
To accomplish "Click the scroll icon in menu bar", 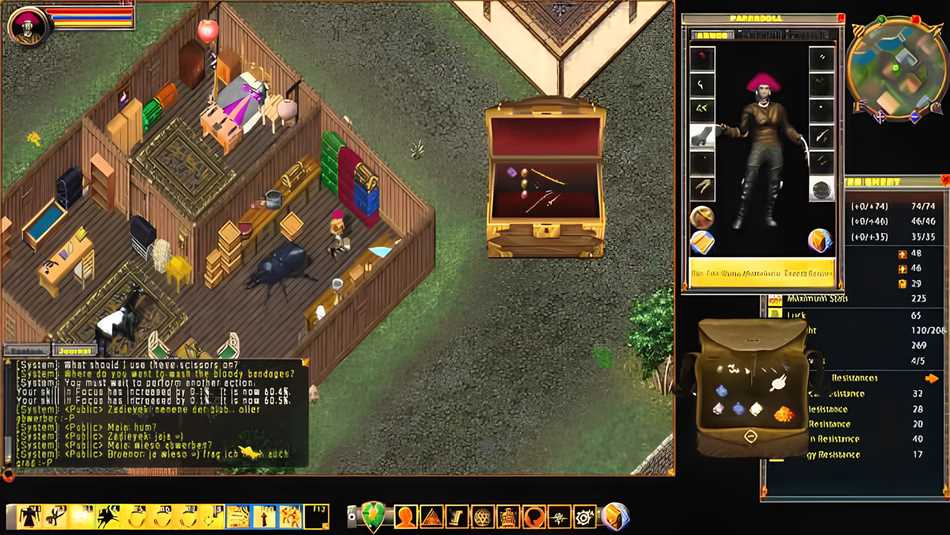I will pos(456,517).
